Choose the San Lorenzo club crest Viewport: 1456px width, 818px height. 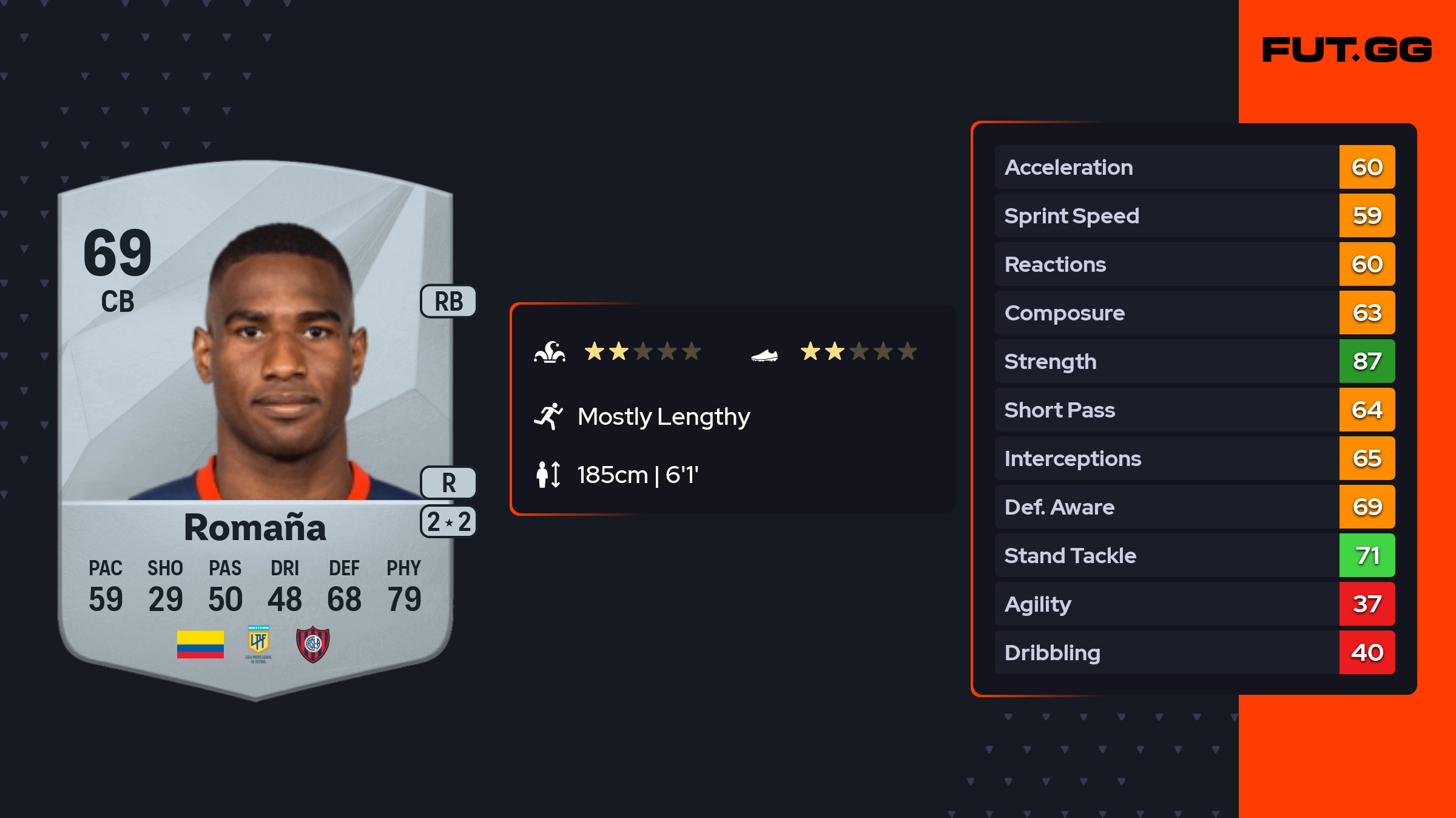tap(312, 644)
